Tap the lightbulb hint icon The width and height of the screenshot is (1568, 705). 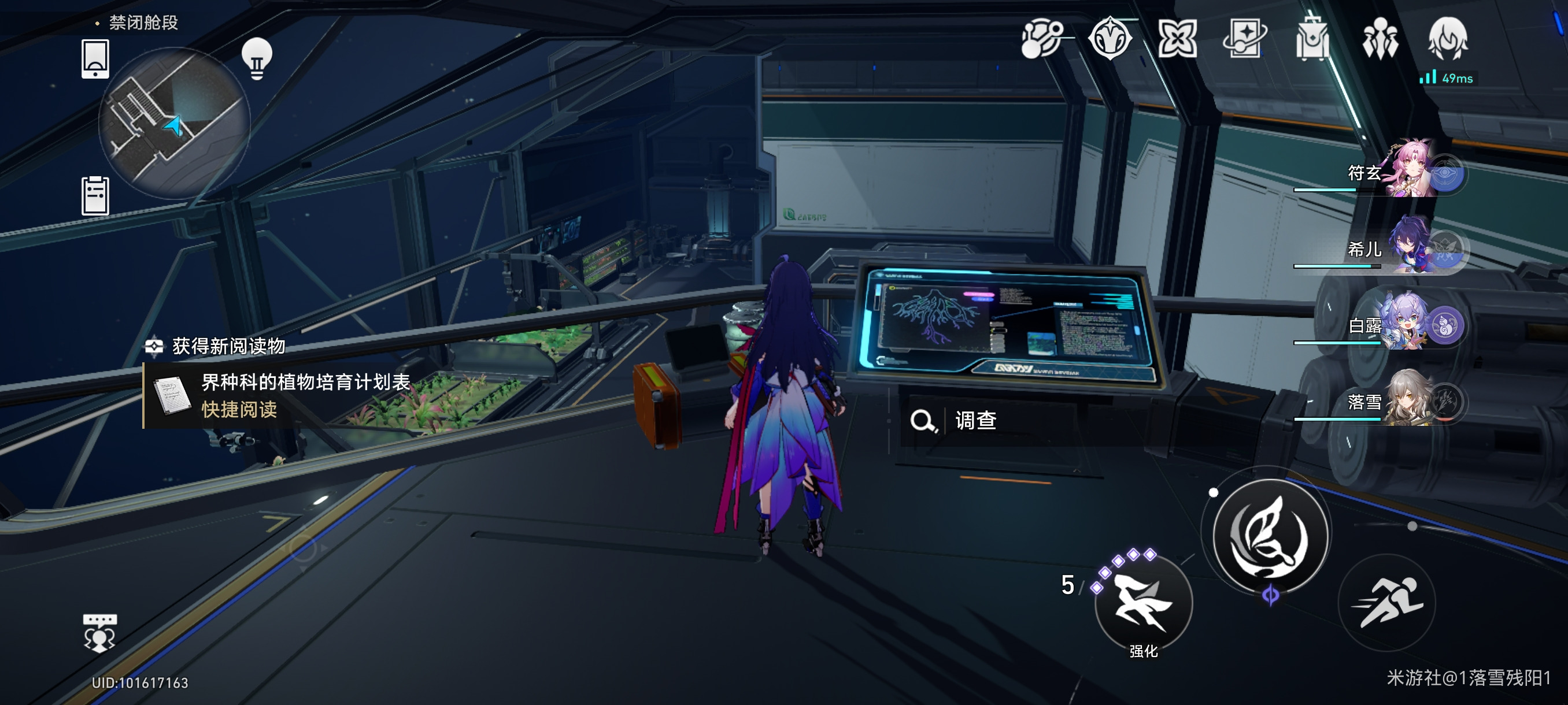257,58
